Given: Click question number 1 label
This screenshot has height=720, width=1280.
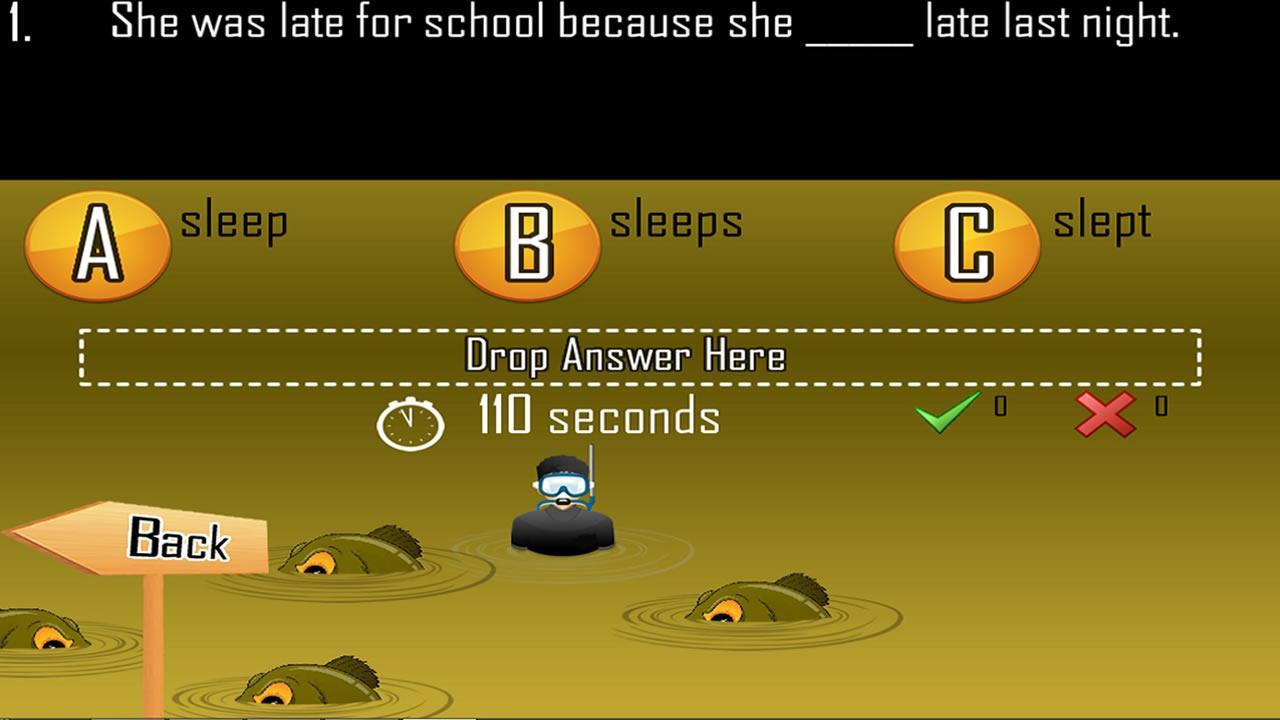Looking at the screenshot, I should [20, 22].
